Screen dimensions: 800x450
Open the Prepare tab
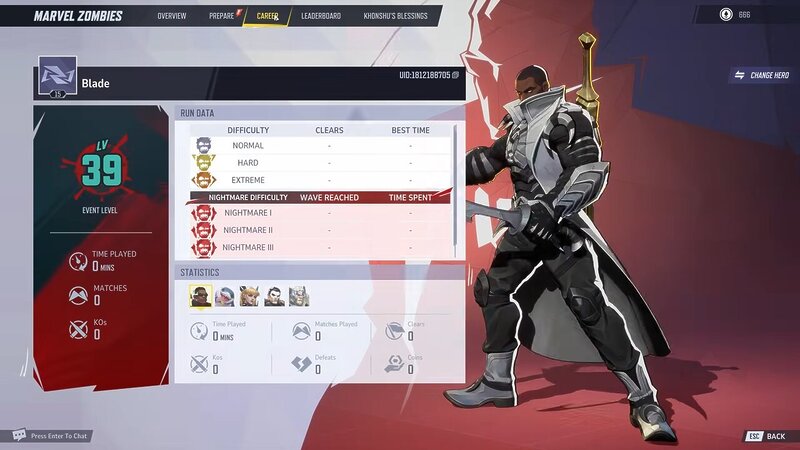[222, 16]
